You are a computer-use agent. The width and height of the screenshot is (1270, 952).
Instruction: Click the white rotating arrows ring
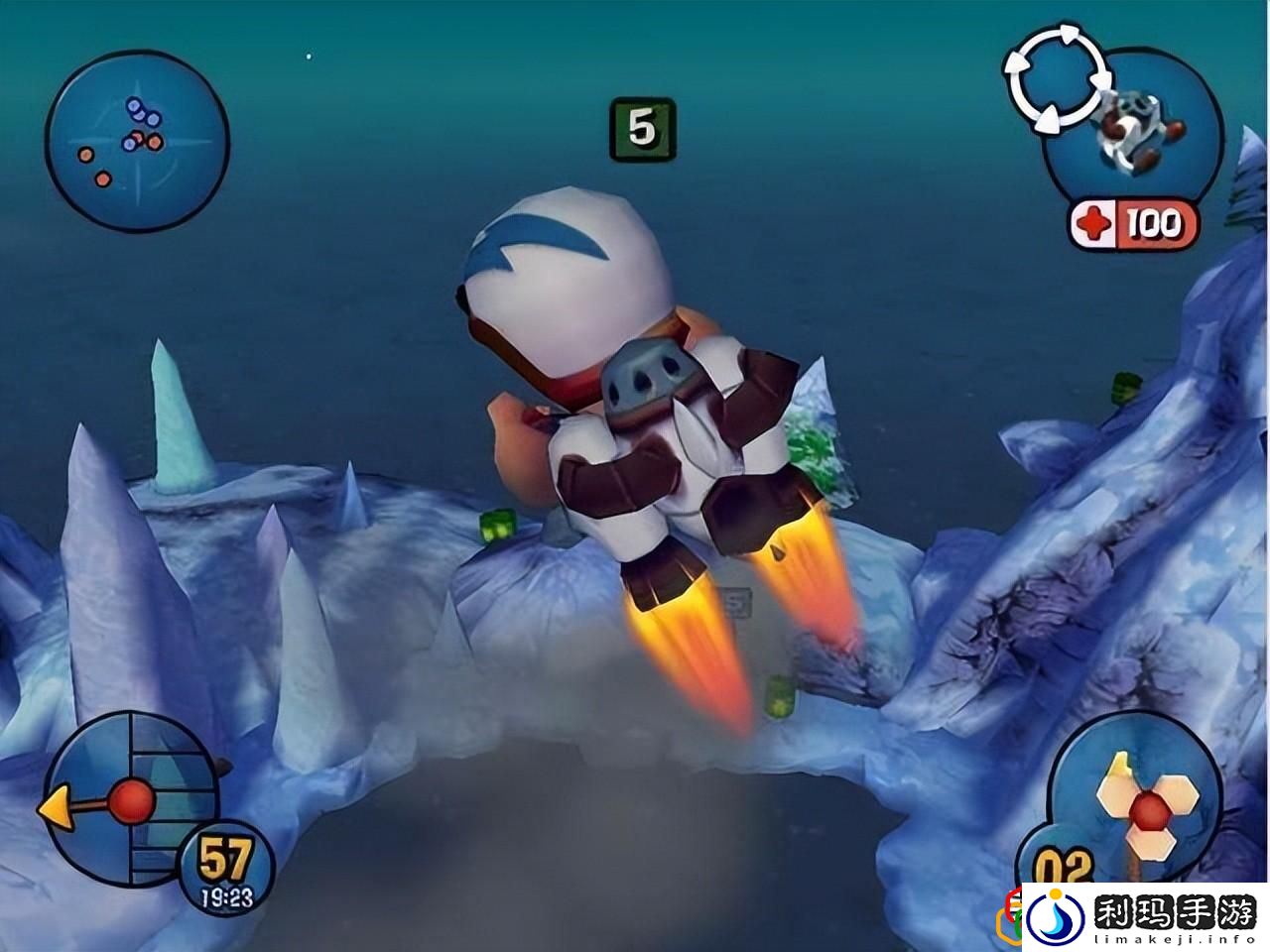tap(1056, 77)
